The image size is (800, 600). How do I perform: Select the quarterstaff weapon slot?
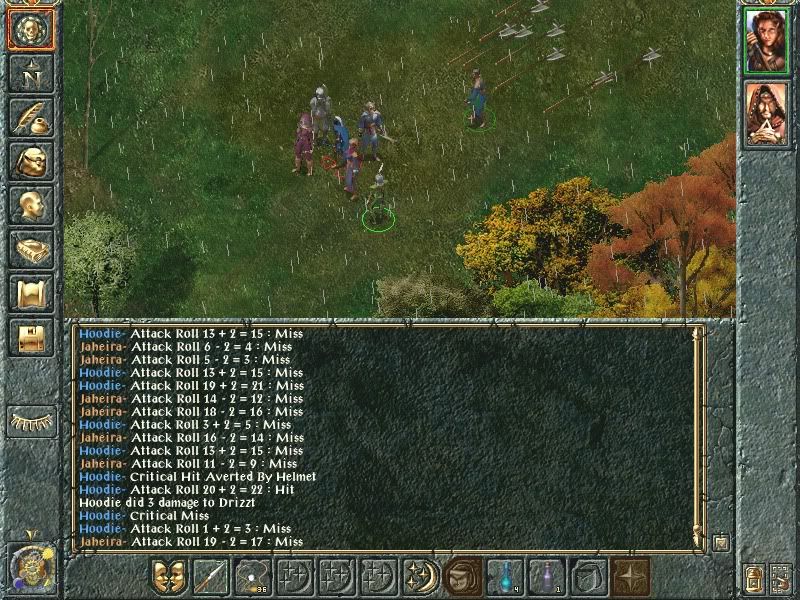click(210, 578)
